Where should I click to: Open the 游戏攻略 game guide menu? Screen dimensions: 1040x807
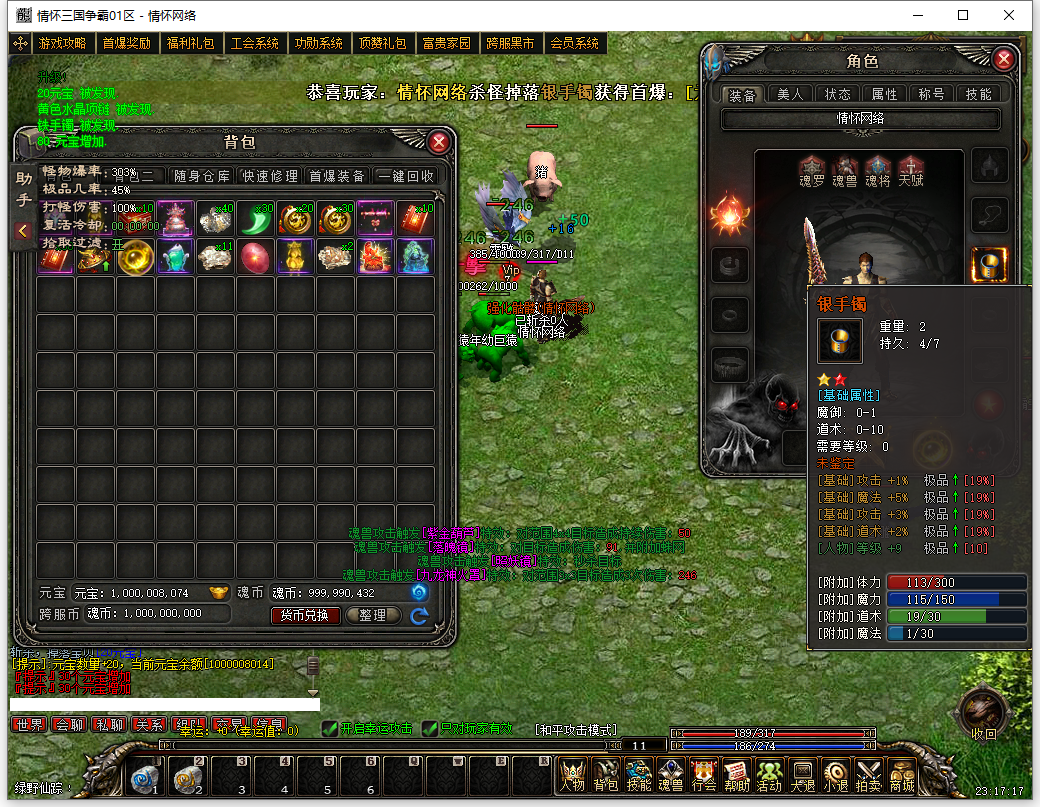(62, 43)
